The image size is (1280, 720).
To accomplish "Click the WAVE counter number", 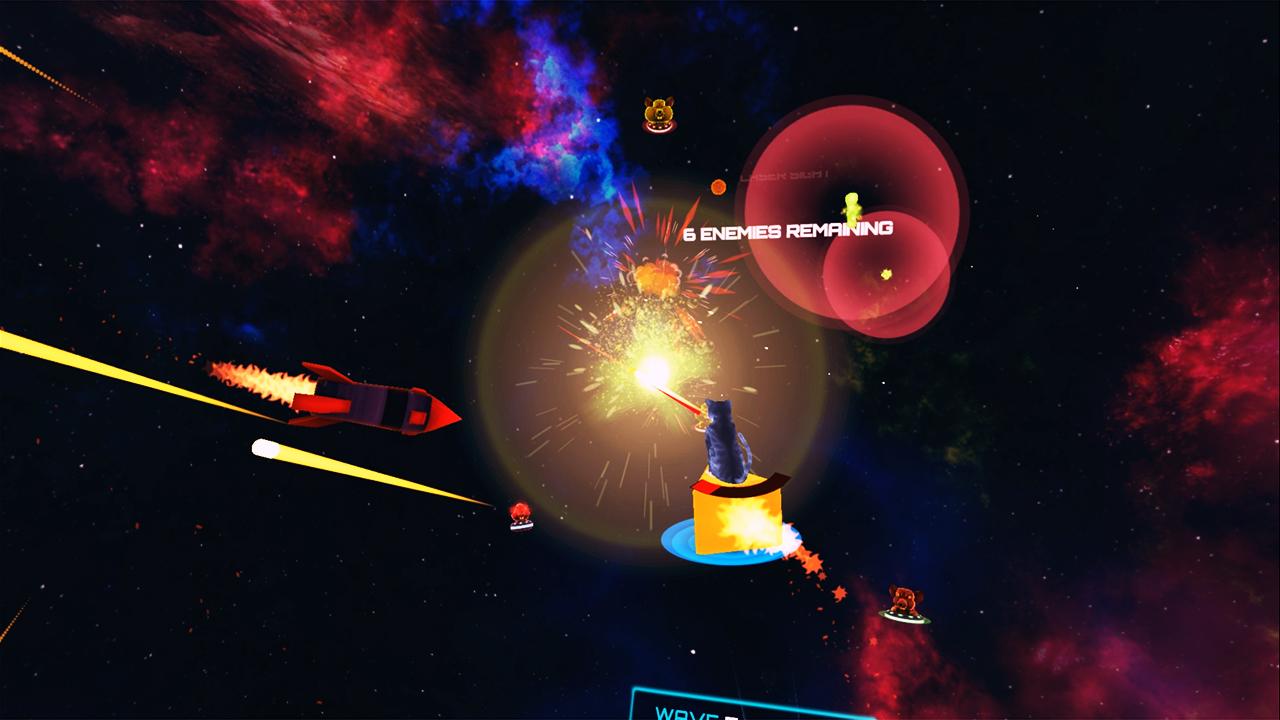I will coord(730,718).
